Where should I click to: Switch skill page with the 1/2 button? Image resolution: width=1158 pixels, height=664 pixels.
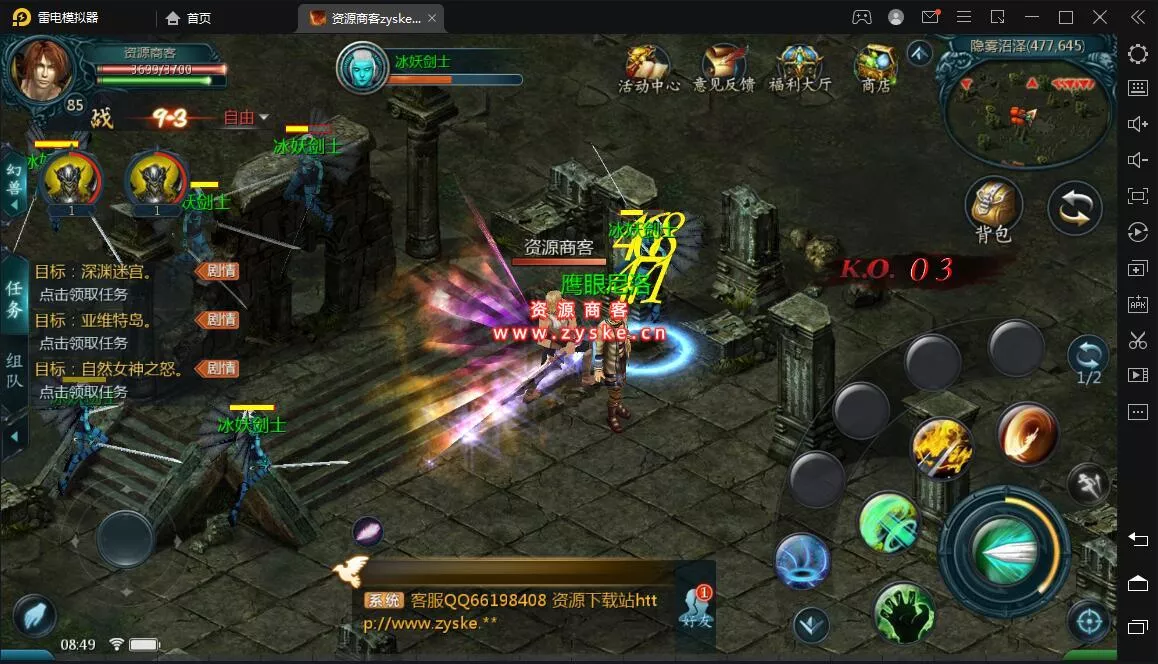[1088, 360]
